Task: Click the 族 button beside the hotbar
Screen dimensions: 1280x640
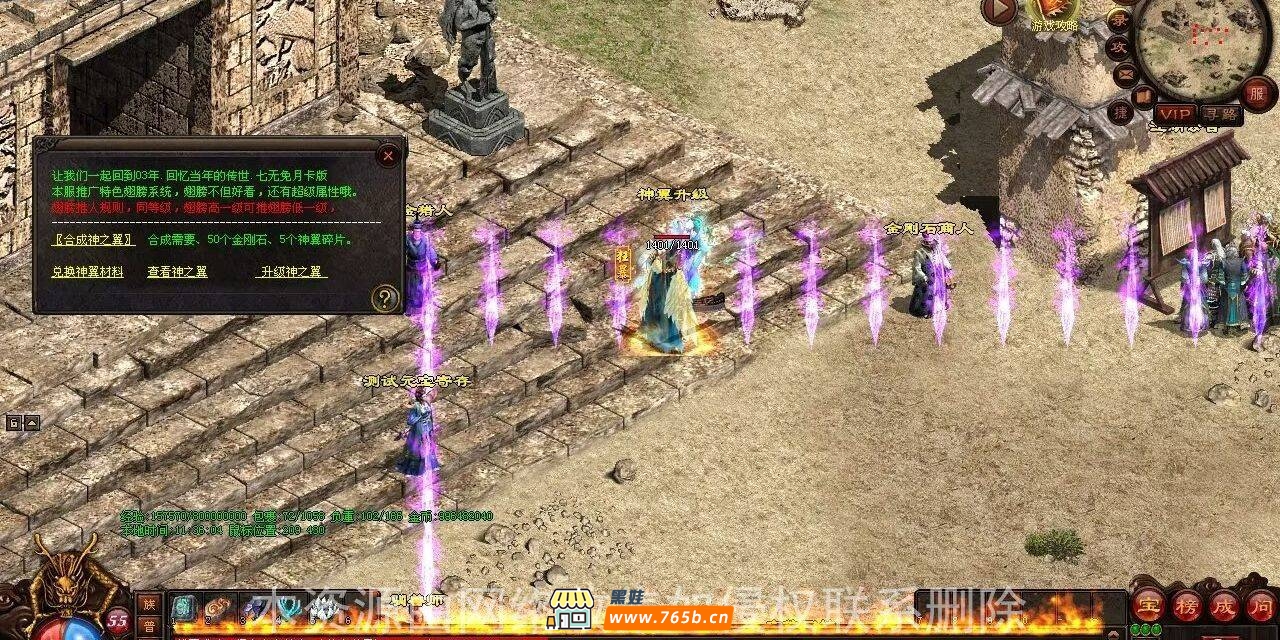Action: pos(148,603)
